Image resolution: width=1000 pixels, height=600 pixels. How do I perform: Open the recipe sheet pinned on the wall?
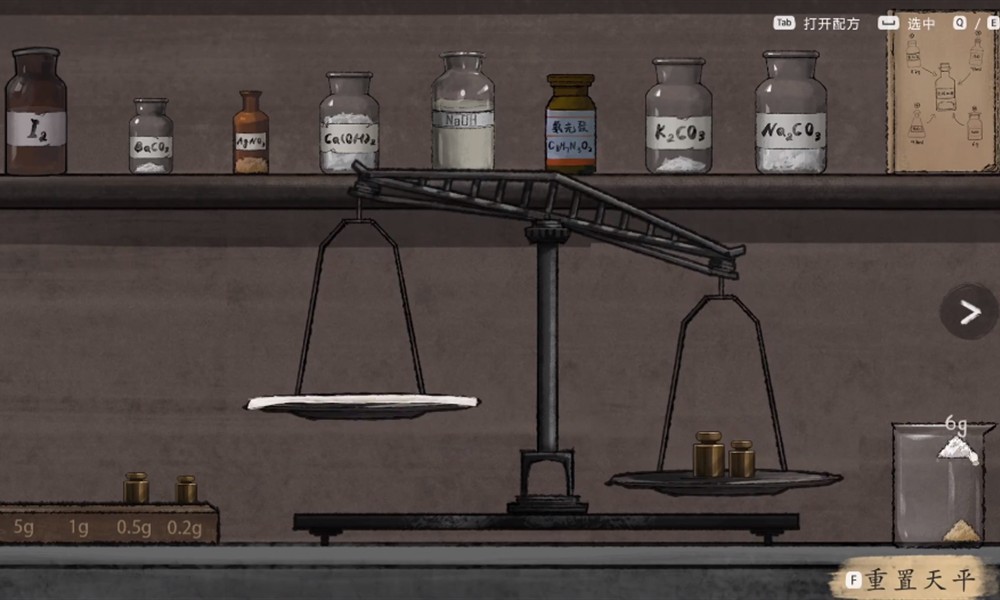click(x=941, y=93)
